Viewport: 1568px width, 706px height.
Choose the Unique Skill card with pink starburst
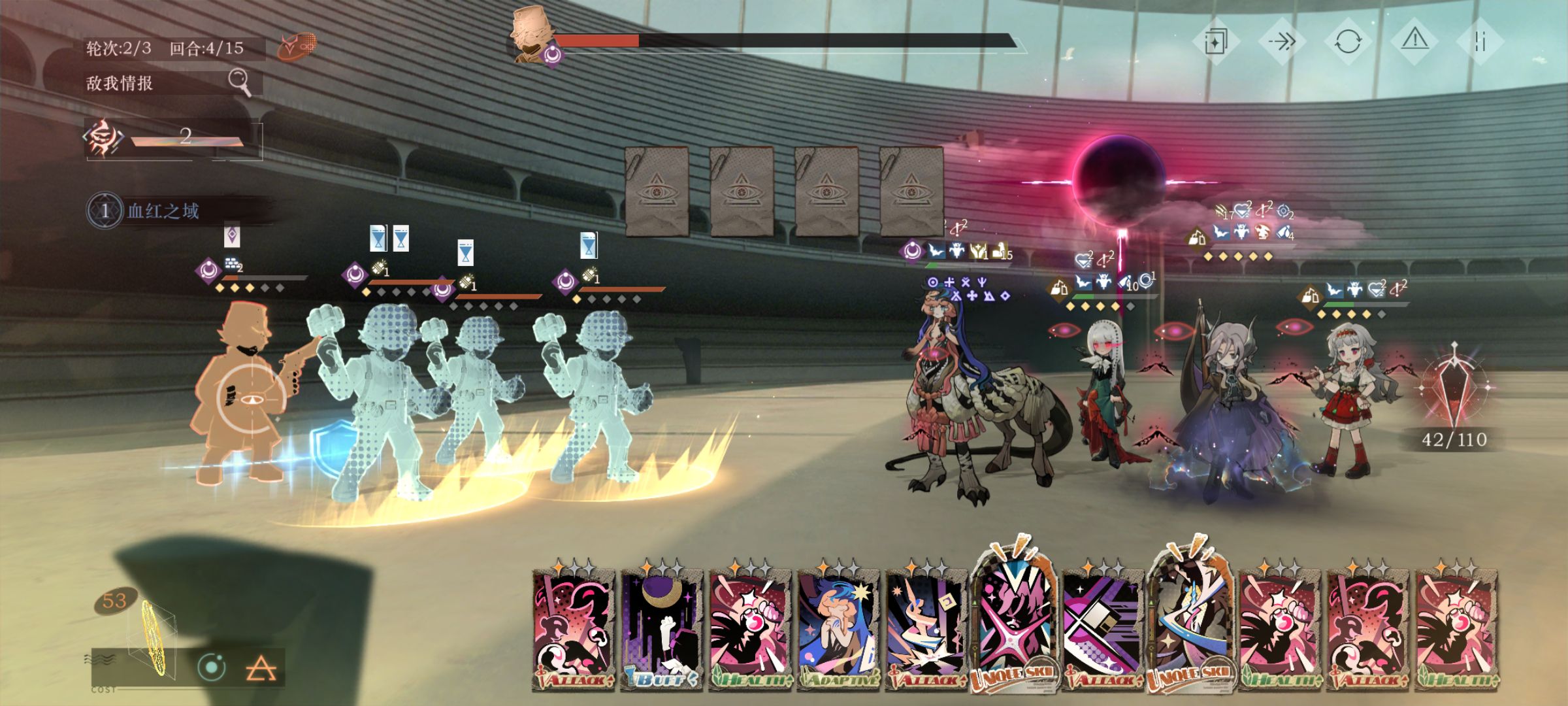coord(1013,621)
